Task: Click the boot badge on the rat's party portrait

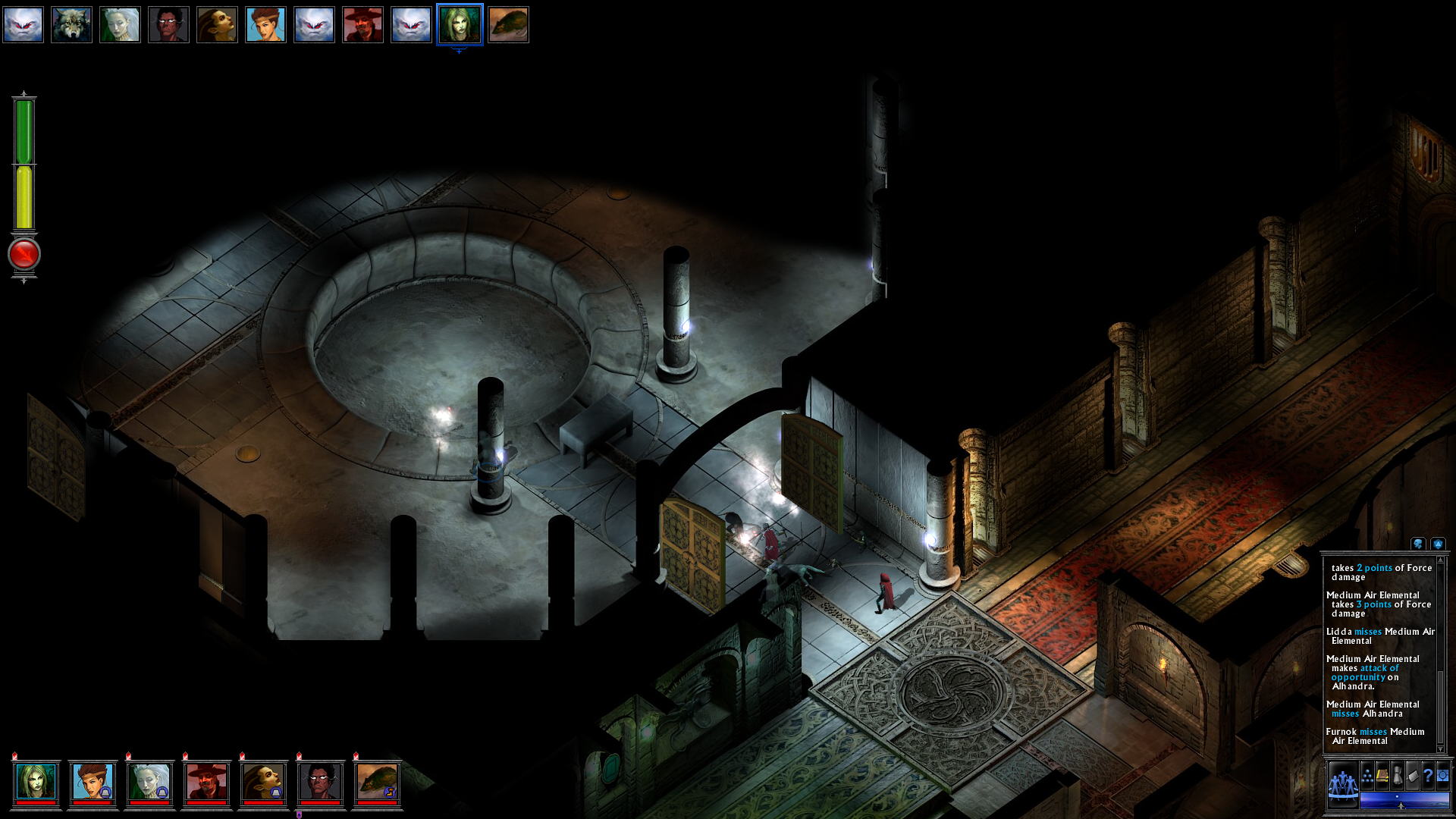Action: click(x=390, y=792)
